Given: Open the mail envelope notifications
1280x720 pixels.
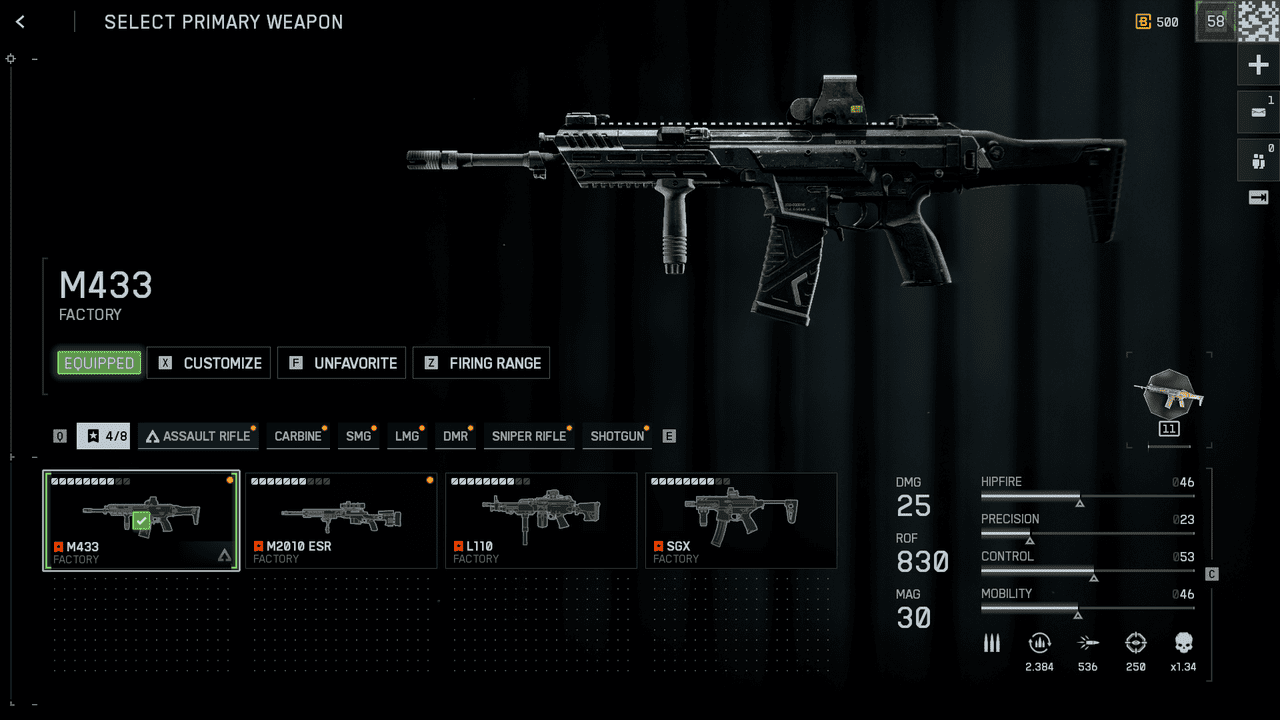Looking at the screenshot, I should click(1258, 112).
